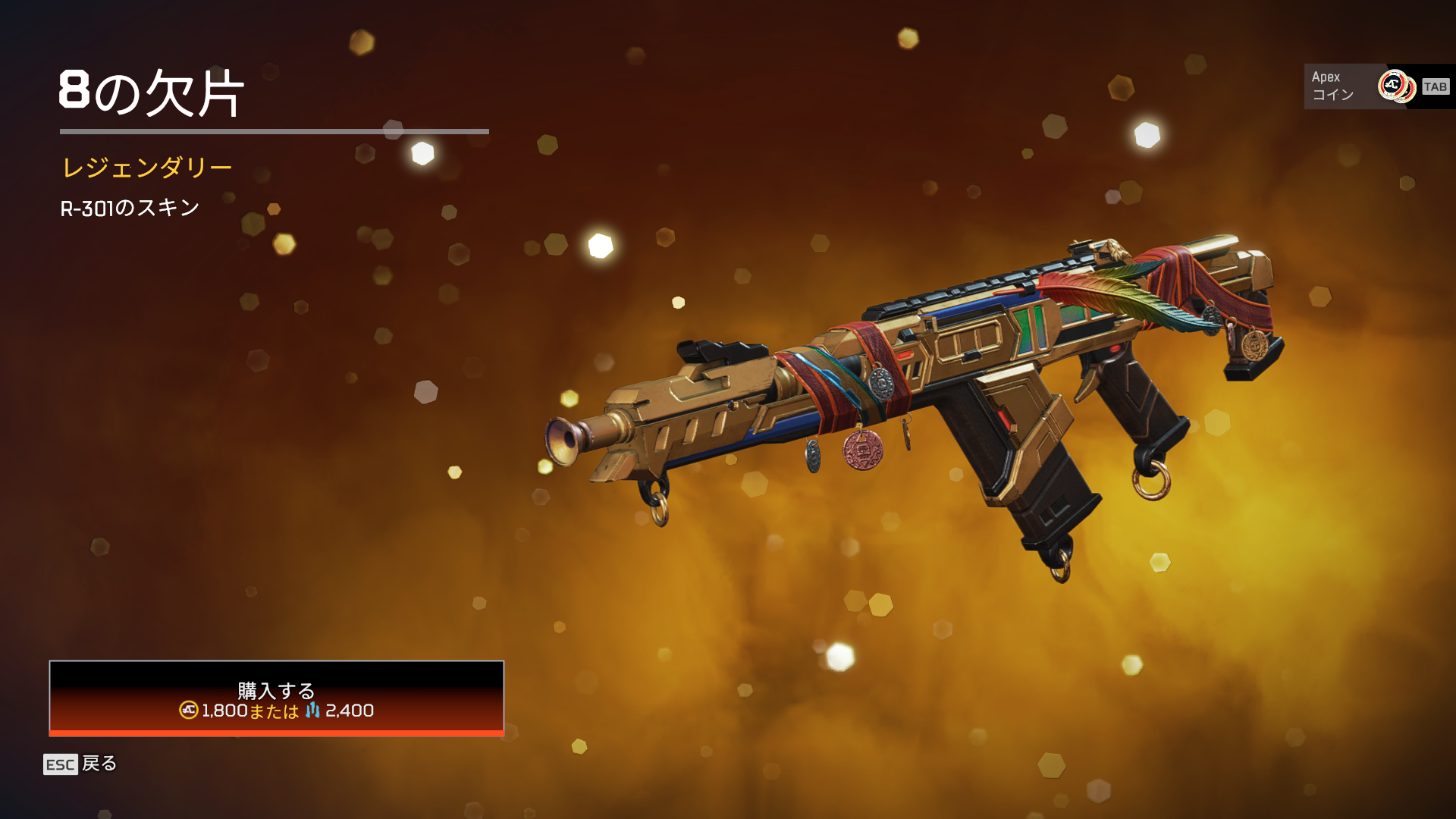
Task: Open the Apex コイン panel
Action: coord(1377,86)
